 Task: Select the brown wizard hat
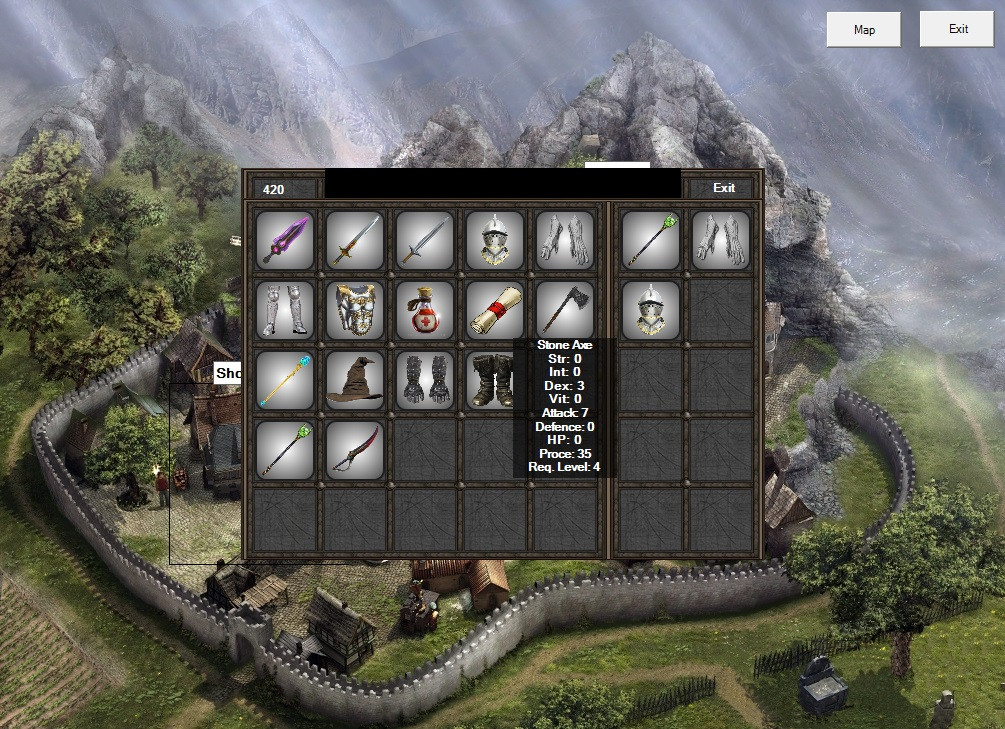click(355, 380)
